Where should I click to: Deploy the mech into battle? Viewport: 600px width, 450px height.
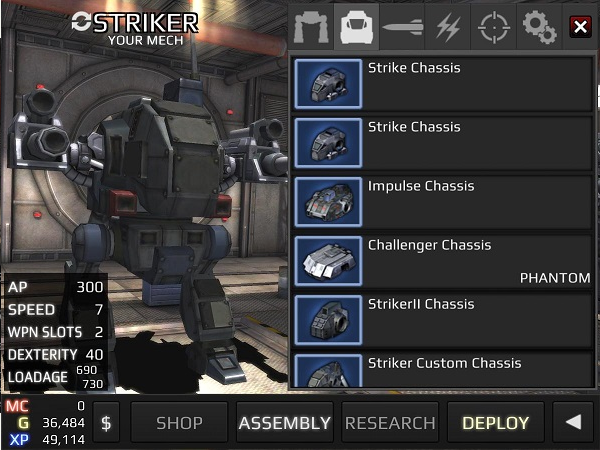click(x=495, y=423)
